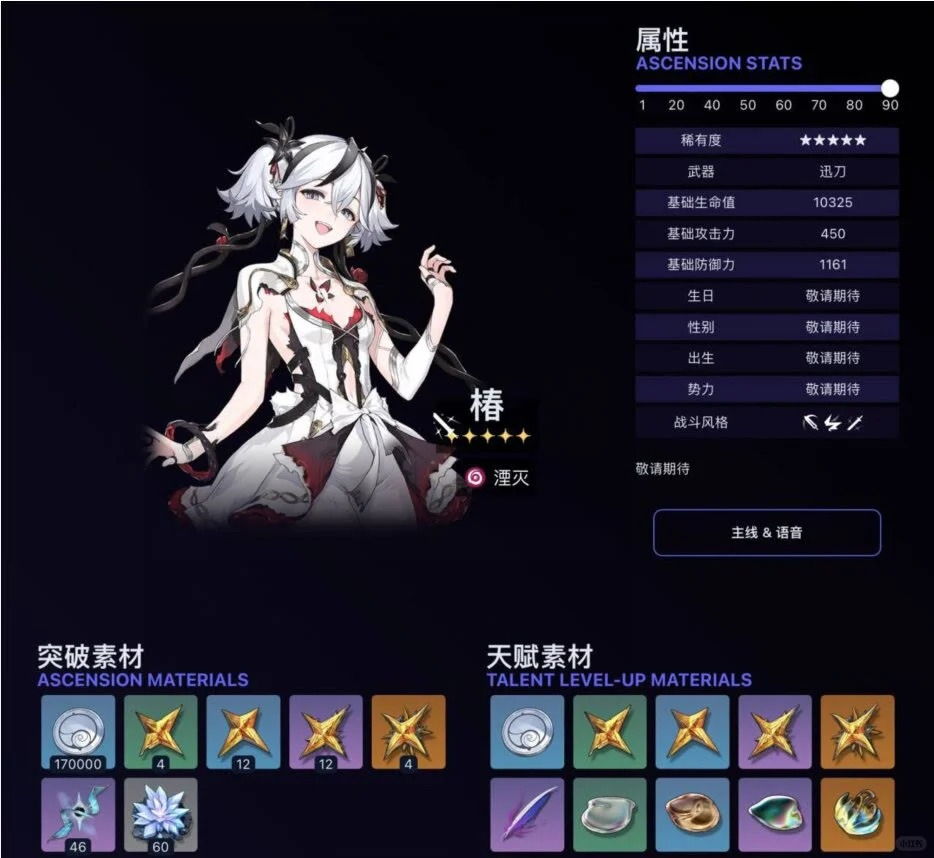Screen dimensions: 934x858
Task: Select the Shell Credit slot under Talent Level-Up Materials
Action: coord(527,732)
